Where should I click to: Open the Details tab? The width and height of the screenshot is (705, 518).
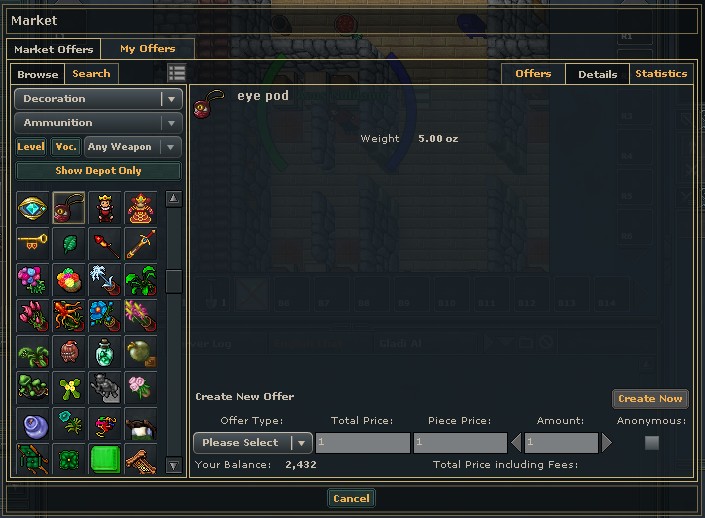[x=597, y=74]
